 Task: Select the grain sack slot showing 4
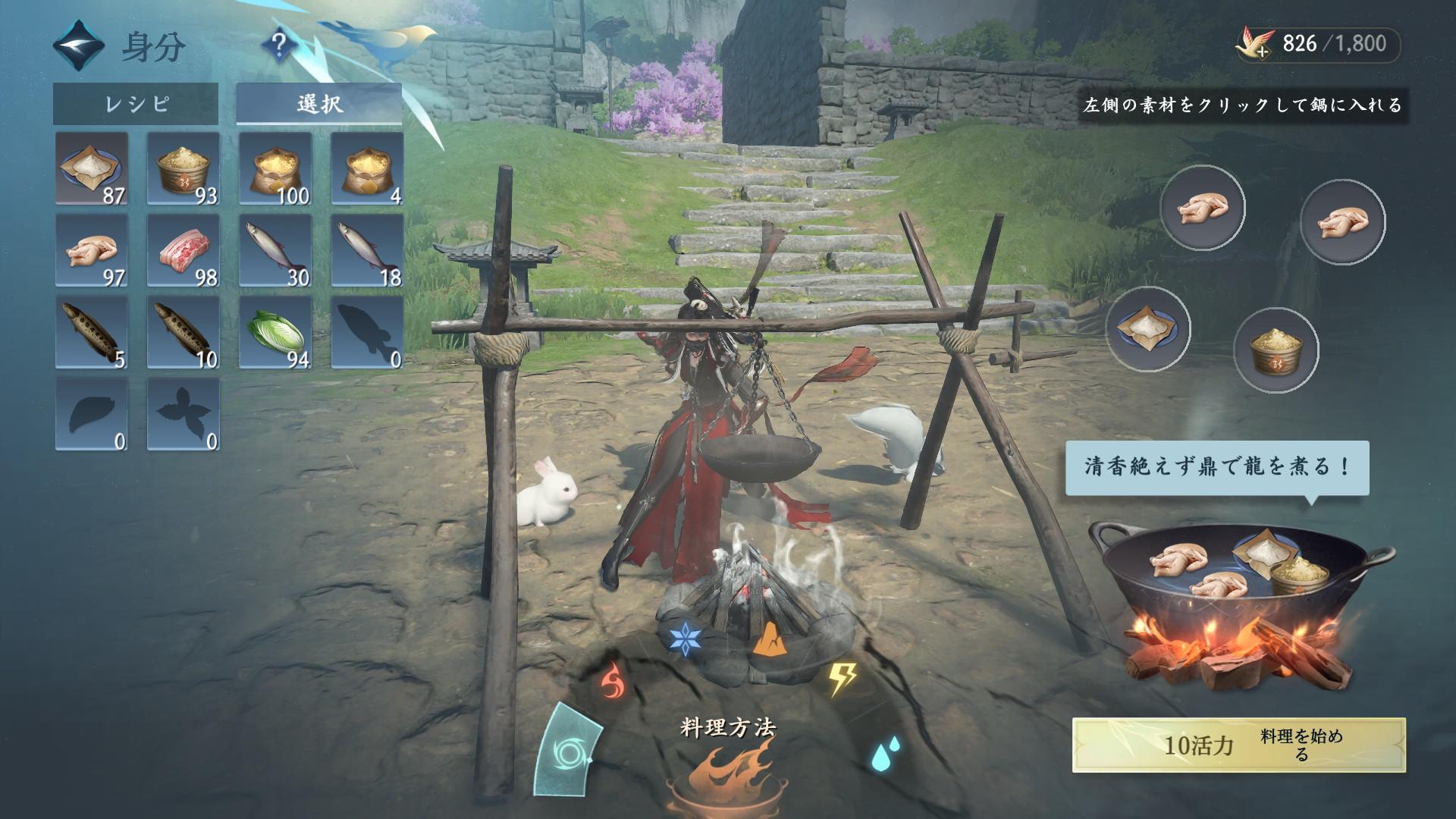(x=367, y=169)
